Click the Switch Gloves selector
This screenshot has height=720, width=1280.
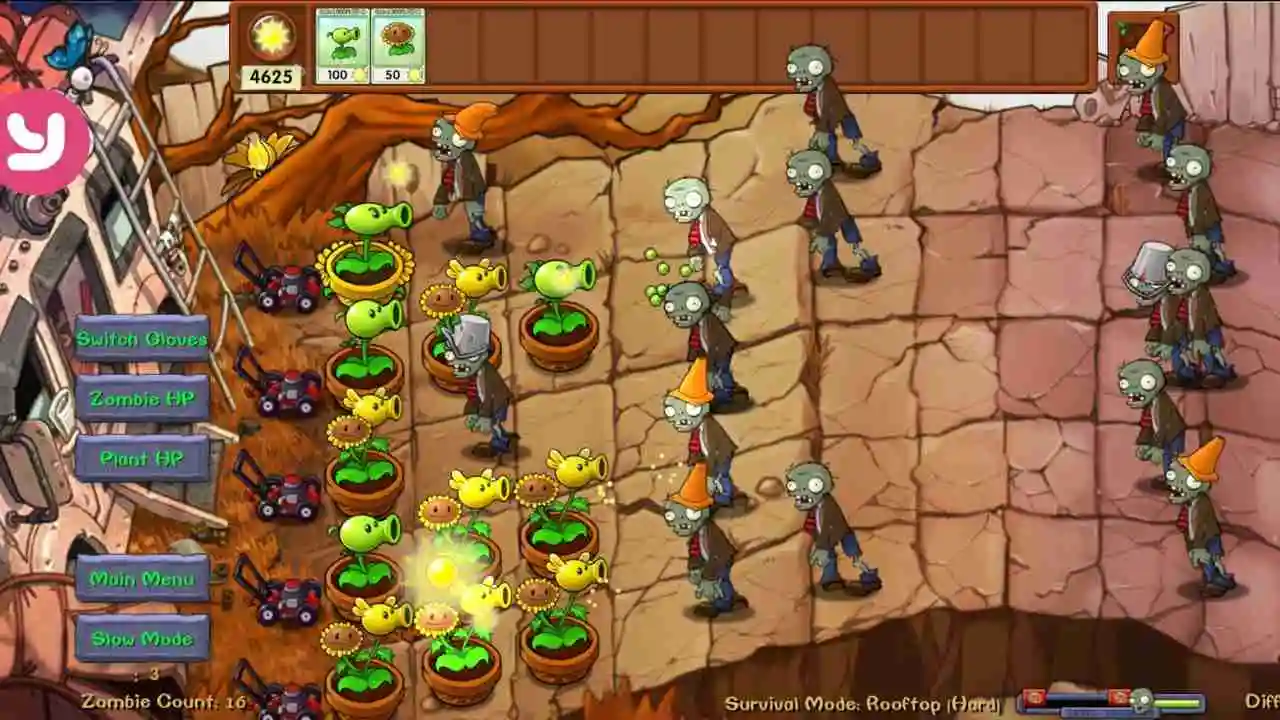[142, 339]
